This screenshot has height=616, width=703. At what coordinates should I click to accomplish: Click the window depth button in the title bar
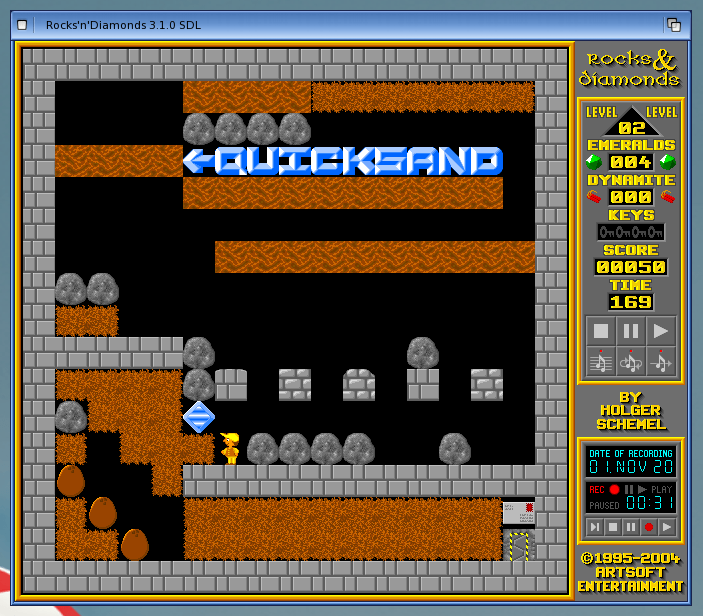pyautogui.click(x=674, y=24)
